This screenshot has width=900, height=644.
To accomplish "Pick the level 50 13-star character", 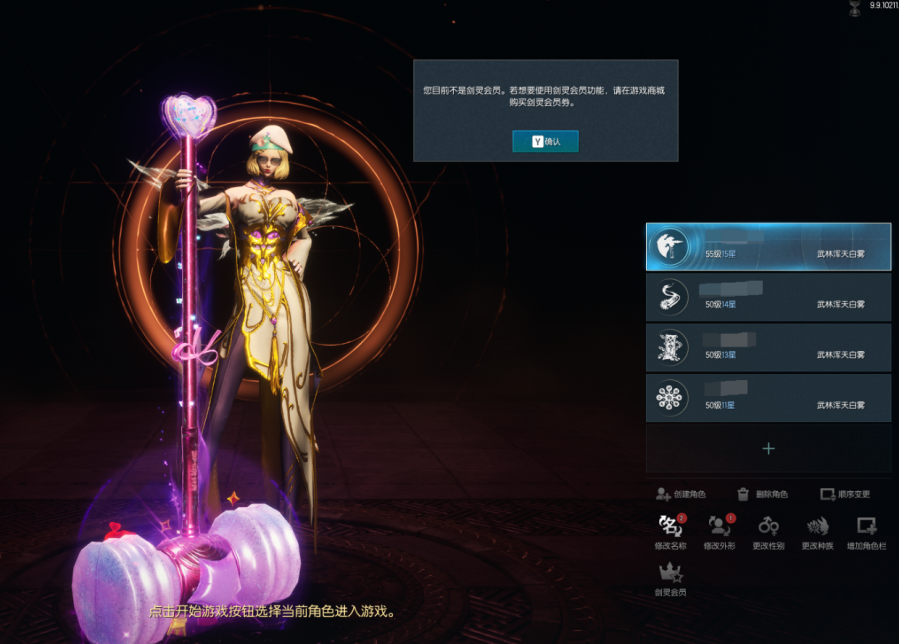I will (x=768, y=348).
